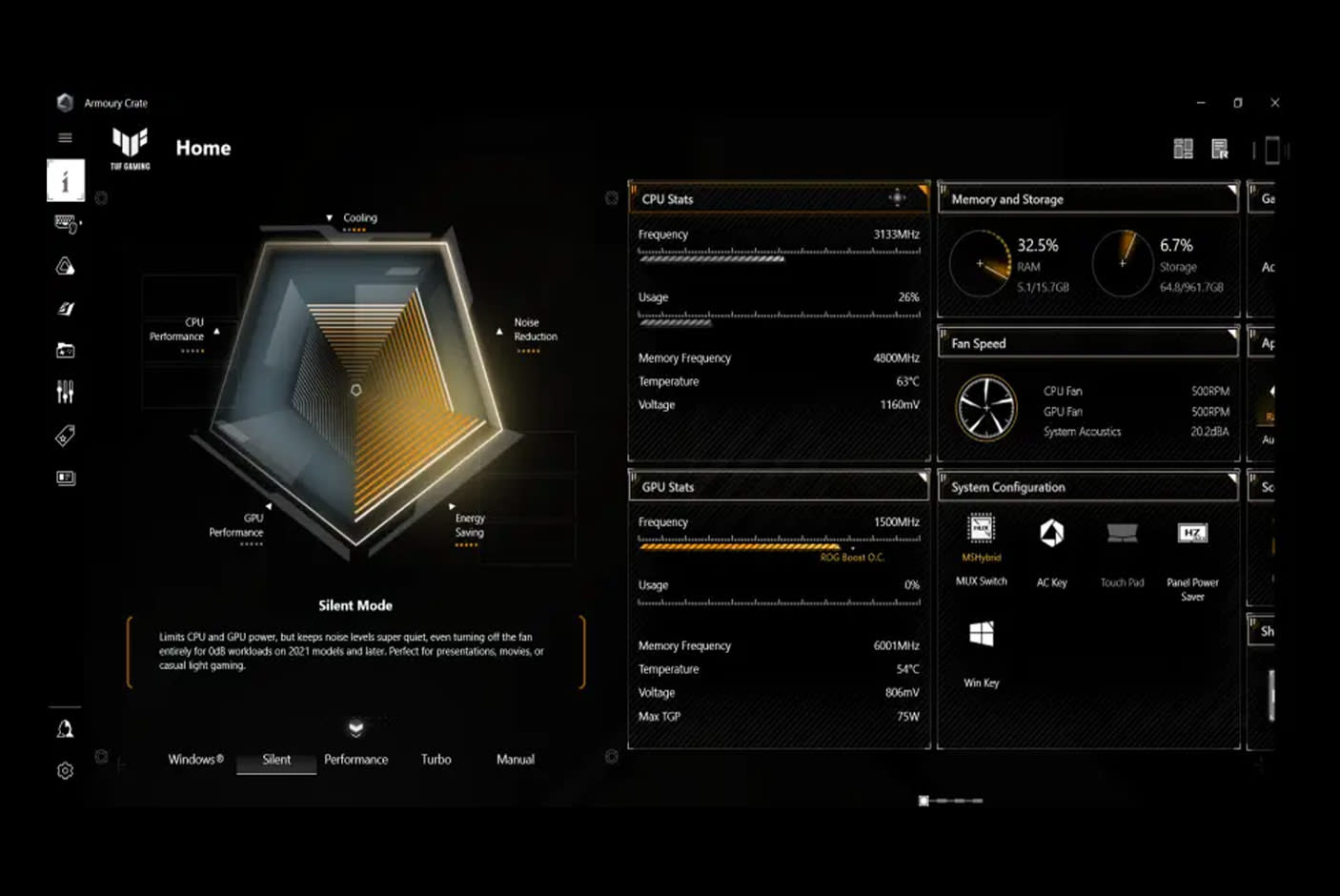The width and height of the screenshot is (1340, 896).
Task: Open the Device keyboard icon in sidebar
Action: [x=66, y=223]
